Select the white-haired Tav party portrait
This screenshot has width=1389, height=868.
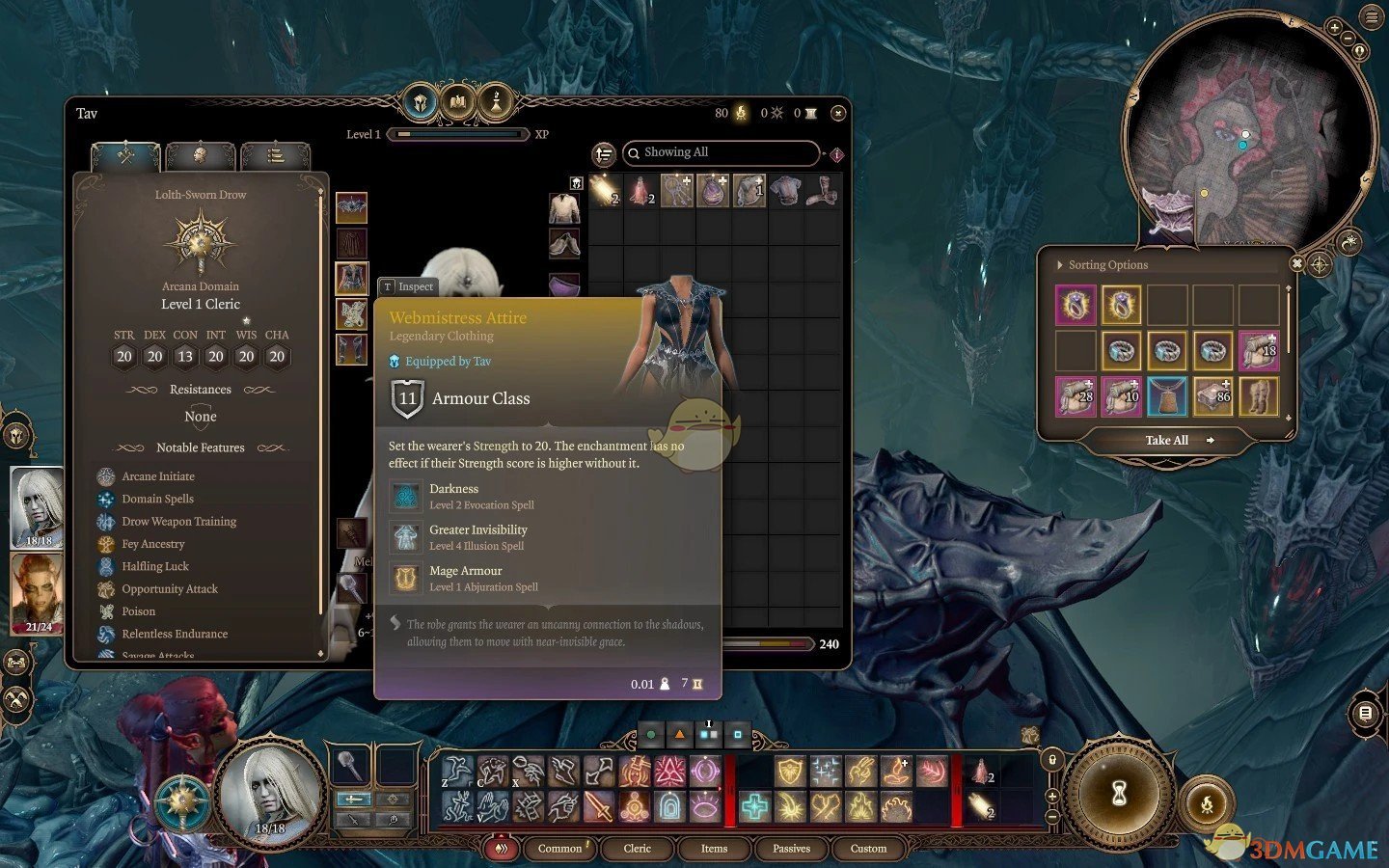click(37, 506)
